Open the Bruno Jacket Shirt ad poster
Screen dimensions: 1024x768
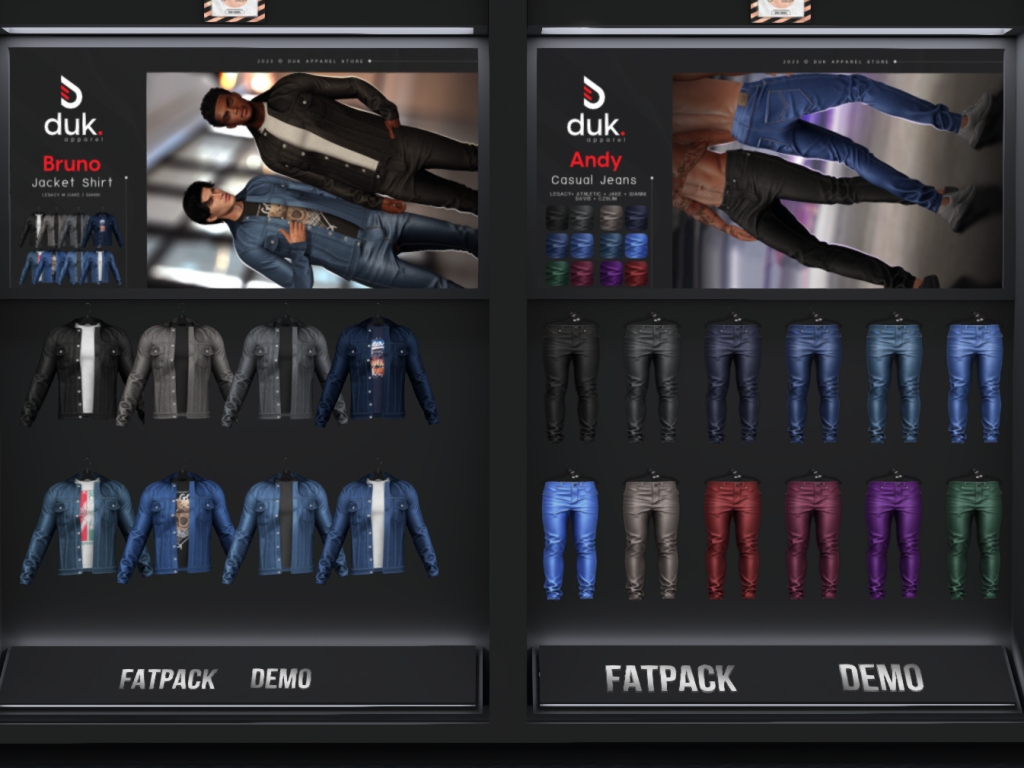pyautogui.click(x=244, y=170)
